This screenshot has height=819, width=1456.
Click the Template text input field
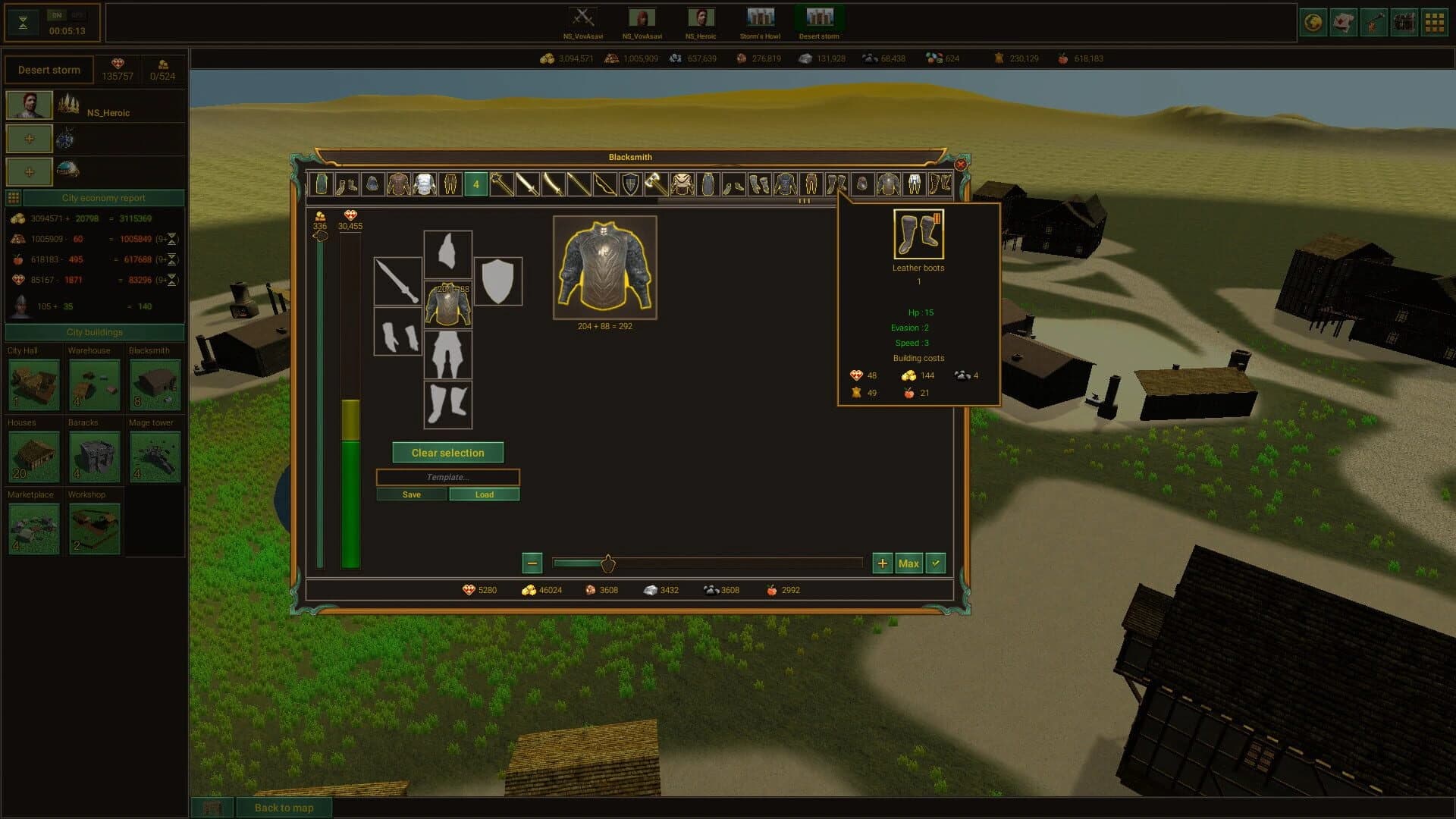(447, 477)
